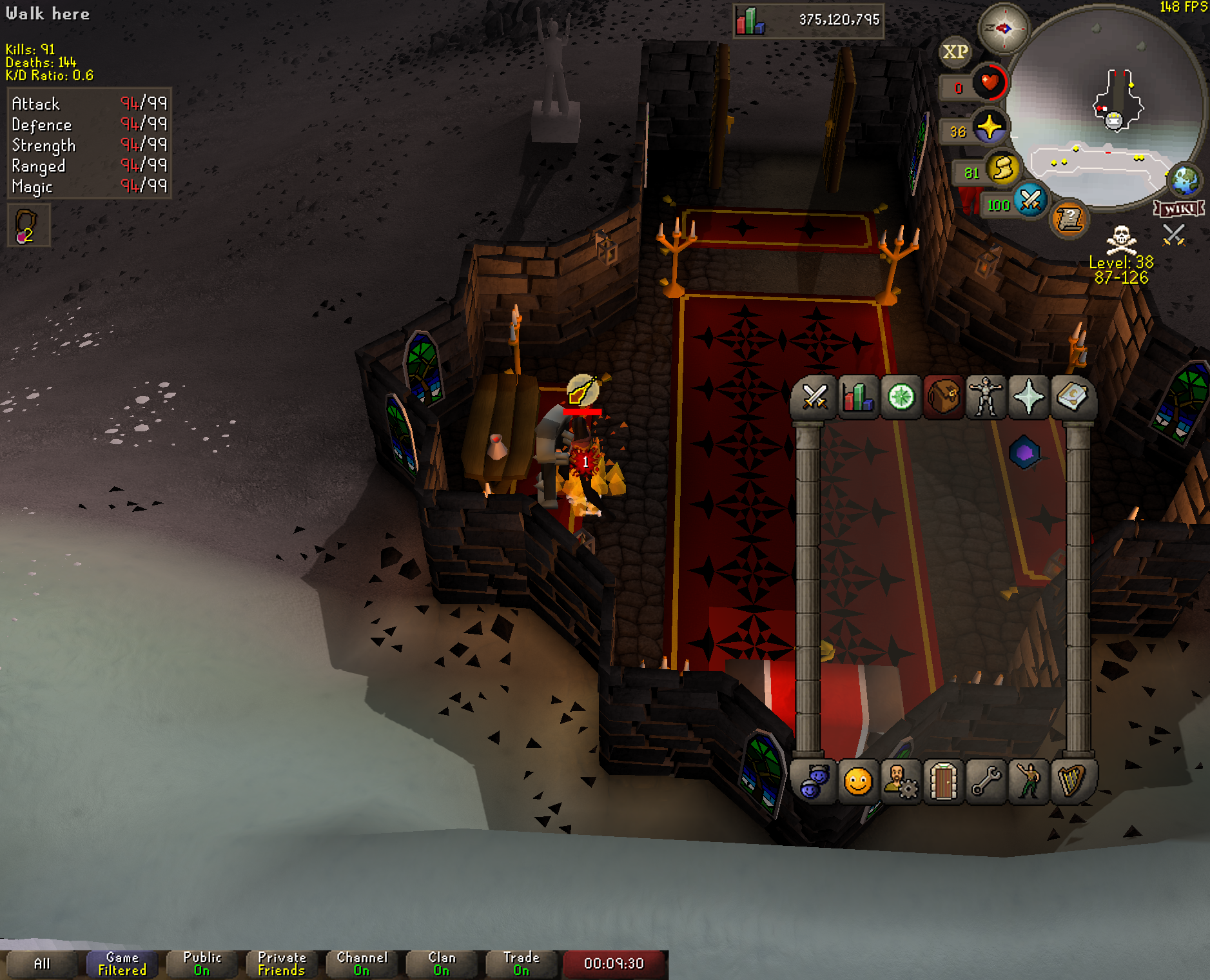Viewport: 1210px width, 980px height.
Task: Open the world map globe
Action: [1185, 180]
